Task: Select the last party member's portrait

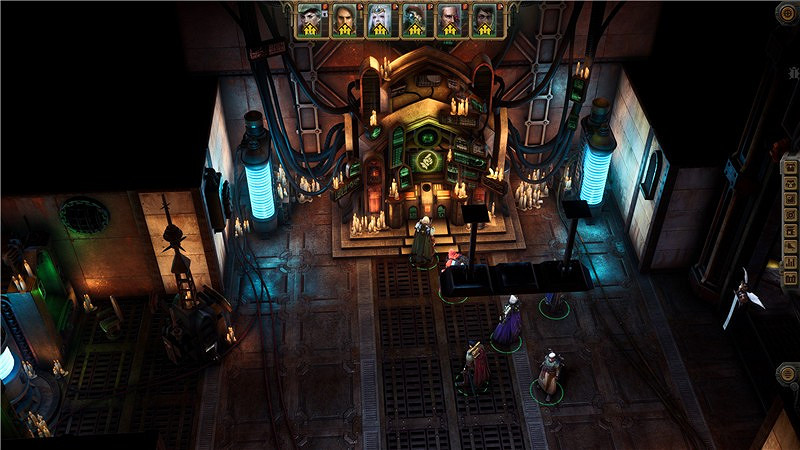Action: click(x=483, y=19)
